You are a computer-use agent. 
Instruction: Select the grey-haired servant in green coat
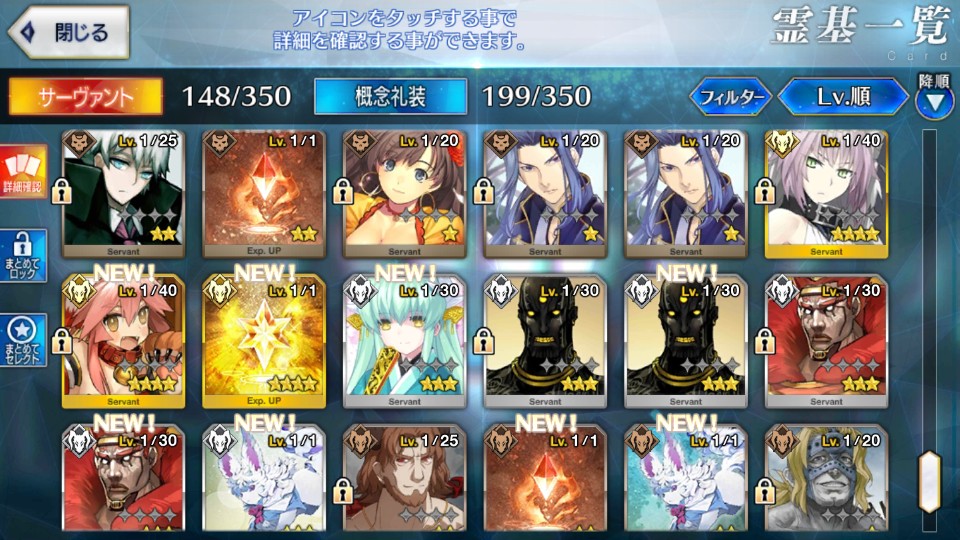point(121,190)
